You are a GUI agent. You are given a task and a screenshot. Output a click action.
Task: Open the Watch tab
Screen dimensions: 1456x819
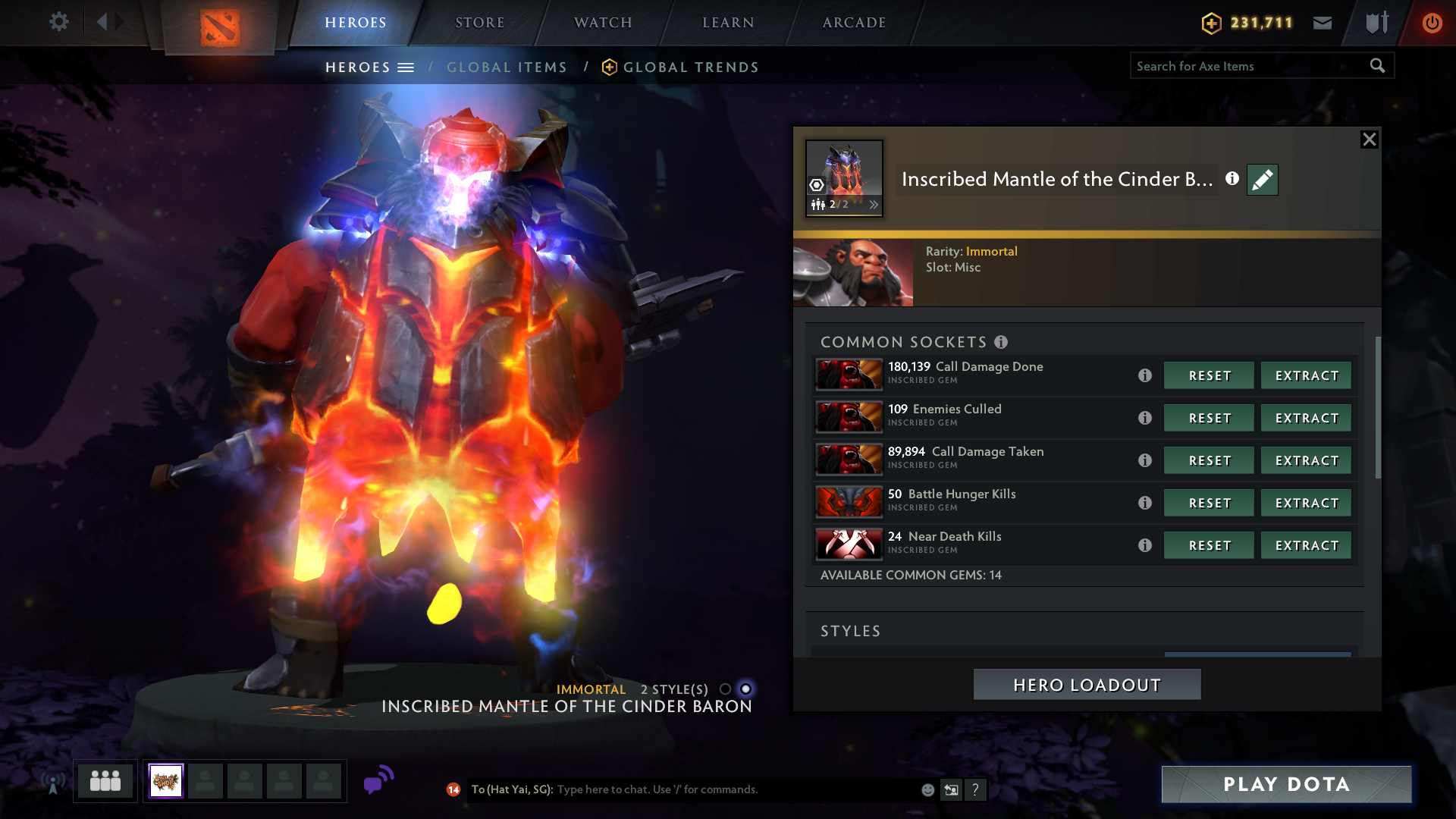coord(603,23)
